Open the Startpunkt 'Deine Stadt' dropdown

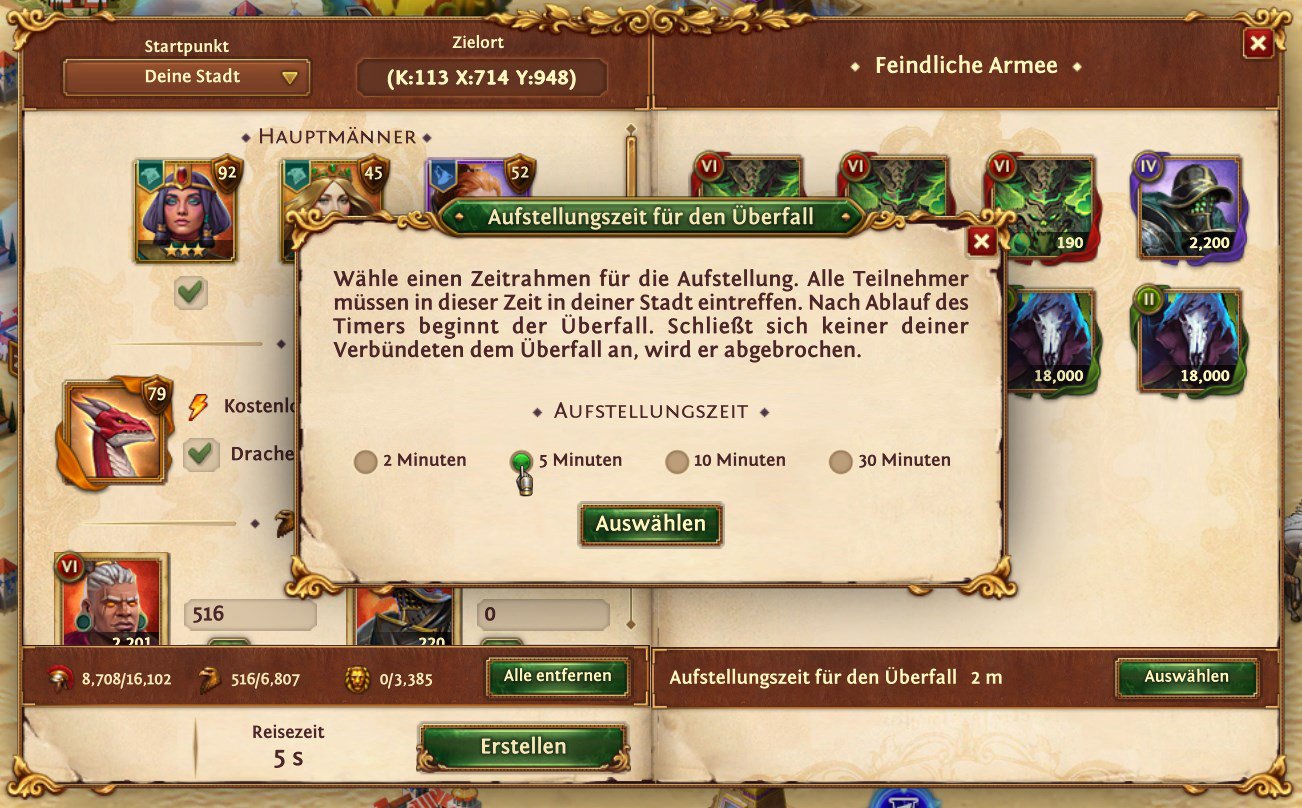(186, 77)
